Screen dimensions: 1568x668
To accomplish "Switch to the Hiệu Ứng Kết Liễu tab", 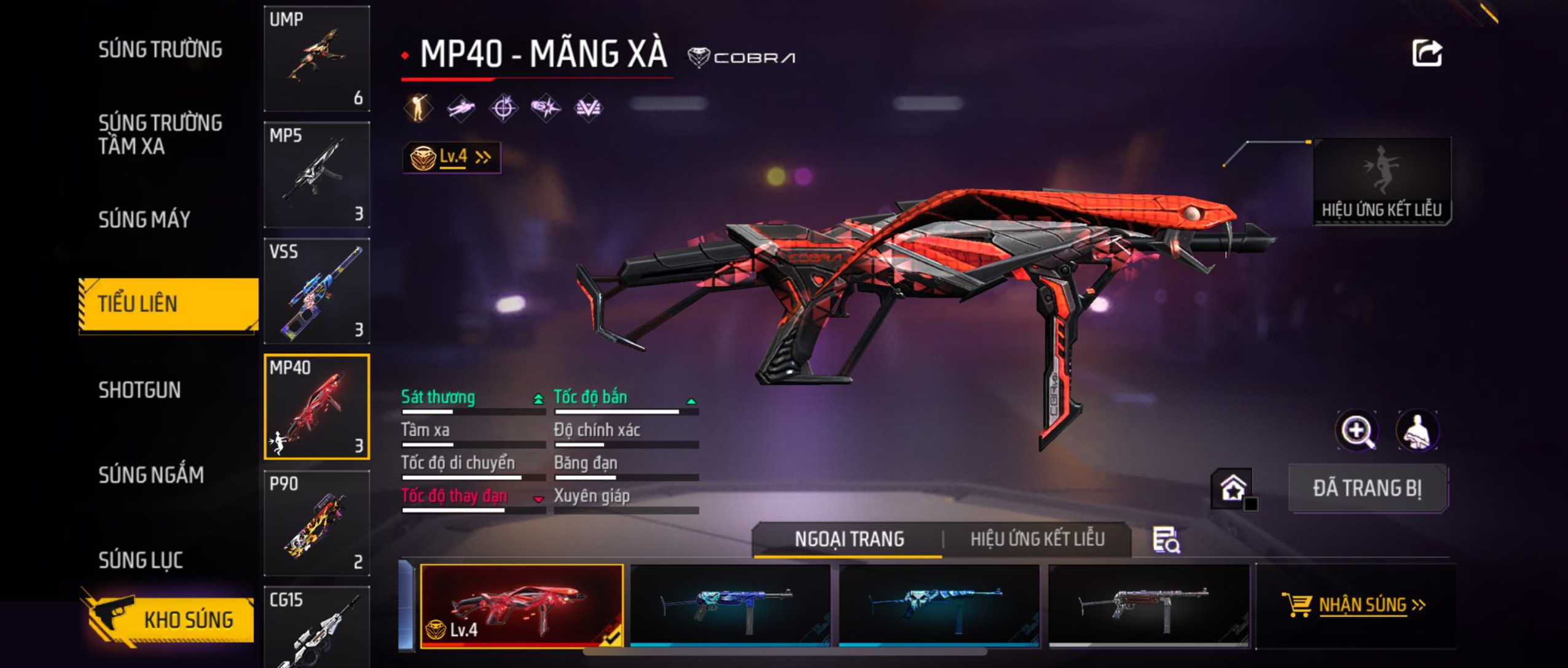I will pyautogui.click(x=1037, y=539).
